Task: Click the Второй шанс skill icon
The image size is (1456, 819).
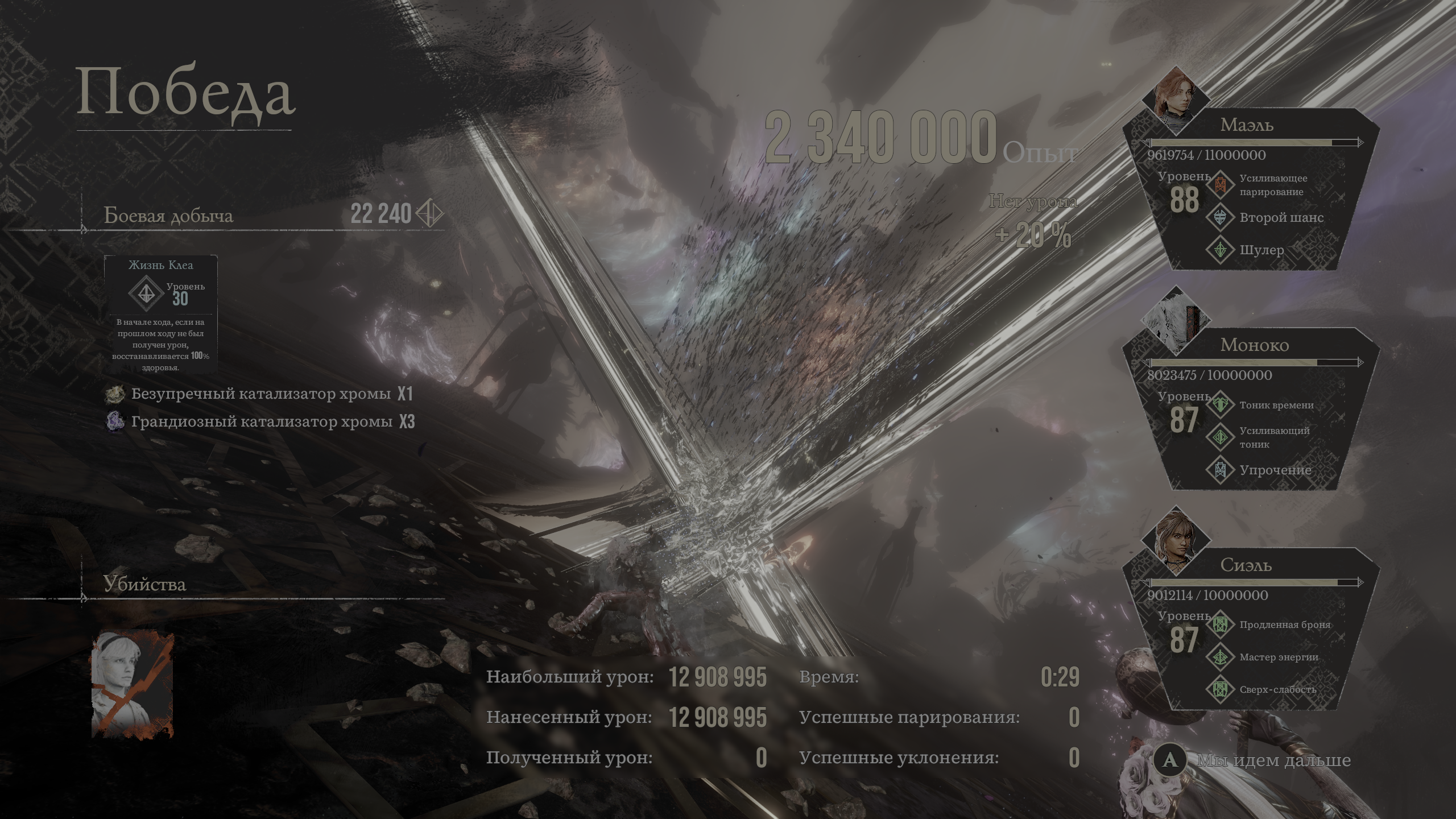Action: click(x=1220, y=217)
